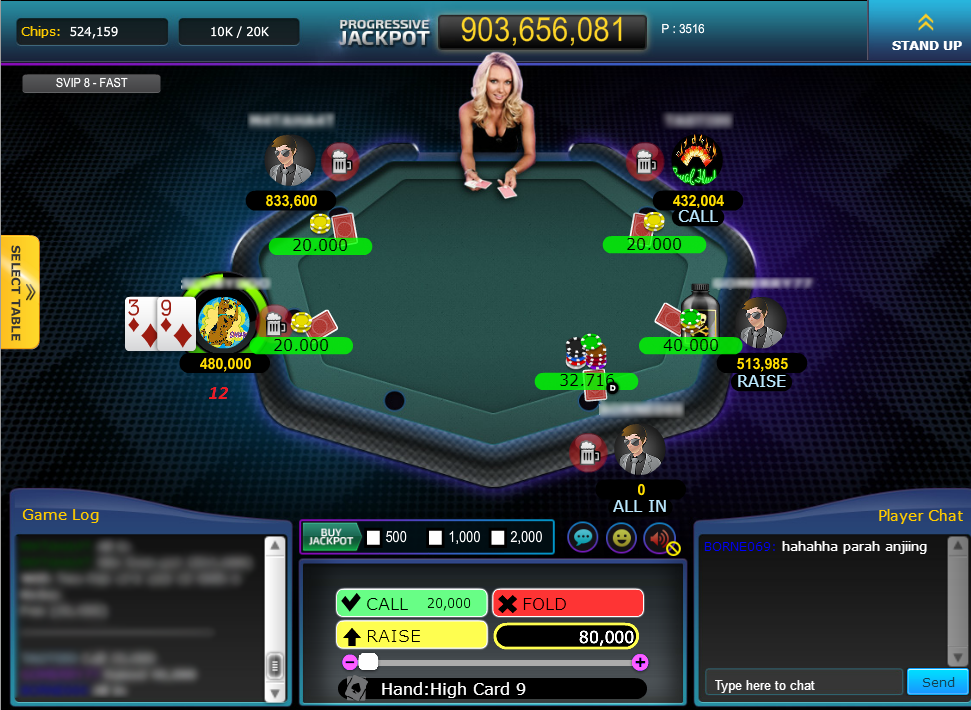The width and height of the screenshot is (971, 710).
Task: Tick the 1,000 jackpot checkbox
Action: click(x=436, y=538)
